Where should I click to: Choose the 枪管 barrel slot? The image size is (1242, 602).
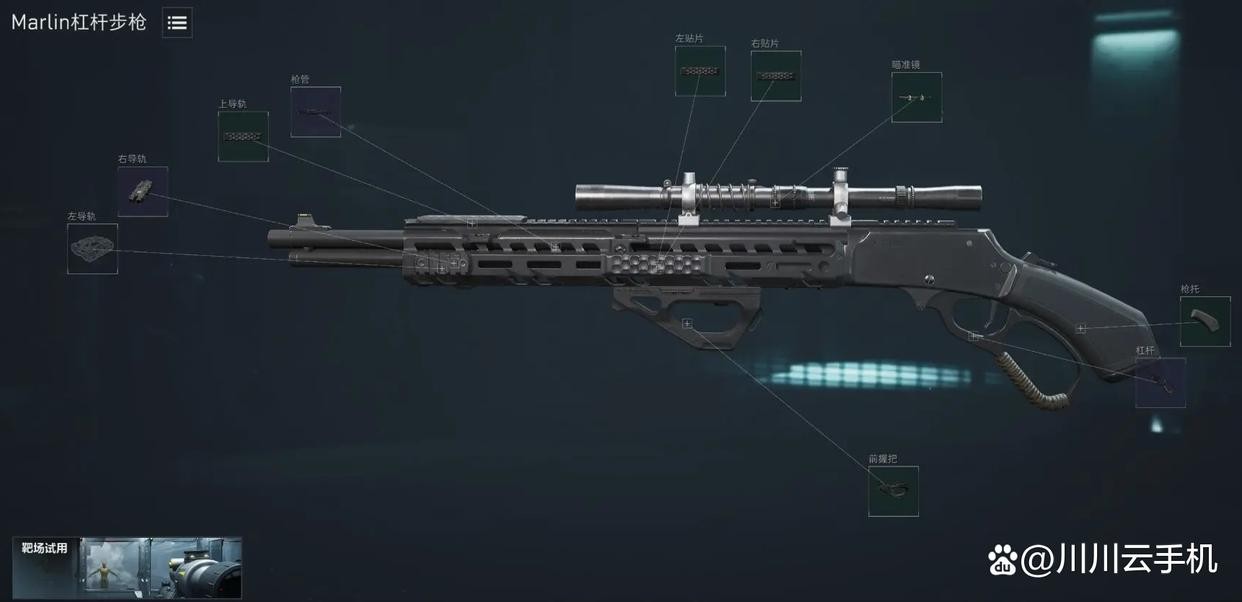pos(316,112)
